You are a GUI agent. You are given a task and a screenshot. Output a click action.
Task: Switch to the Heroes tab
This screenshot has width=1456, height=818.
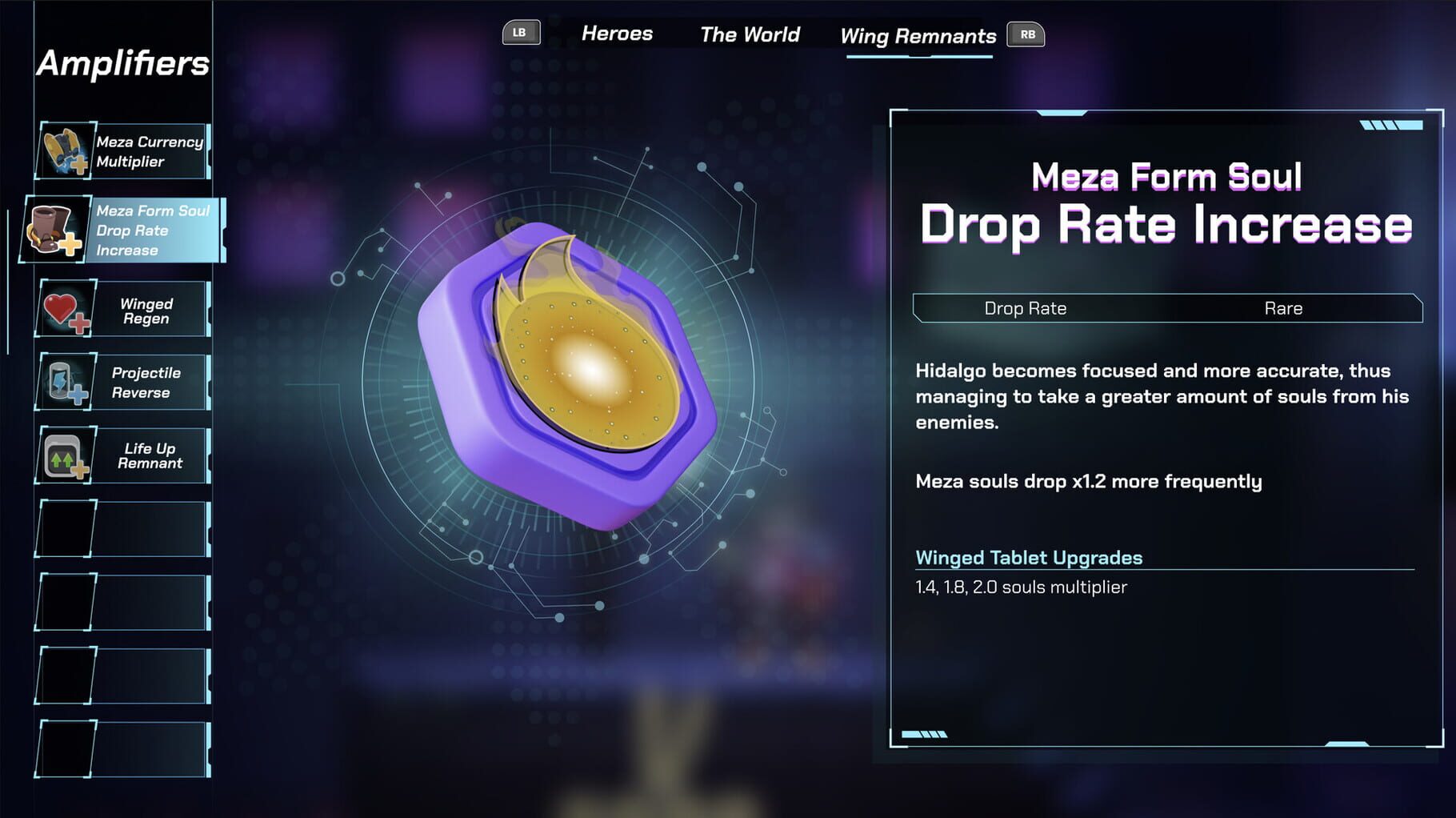(x=617, y=34)
